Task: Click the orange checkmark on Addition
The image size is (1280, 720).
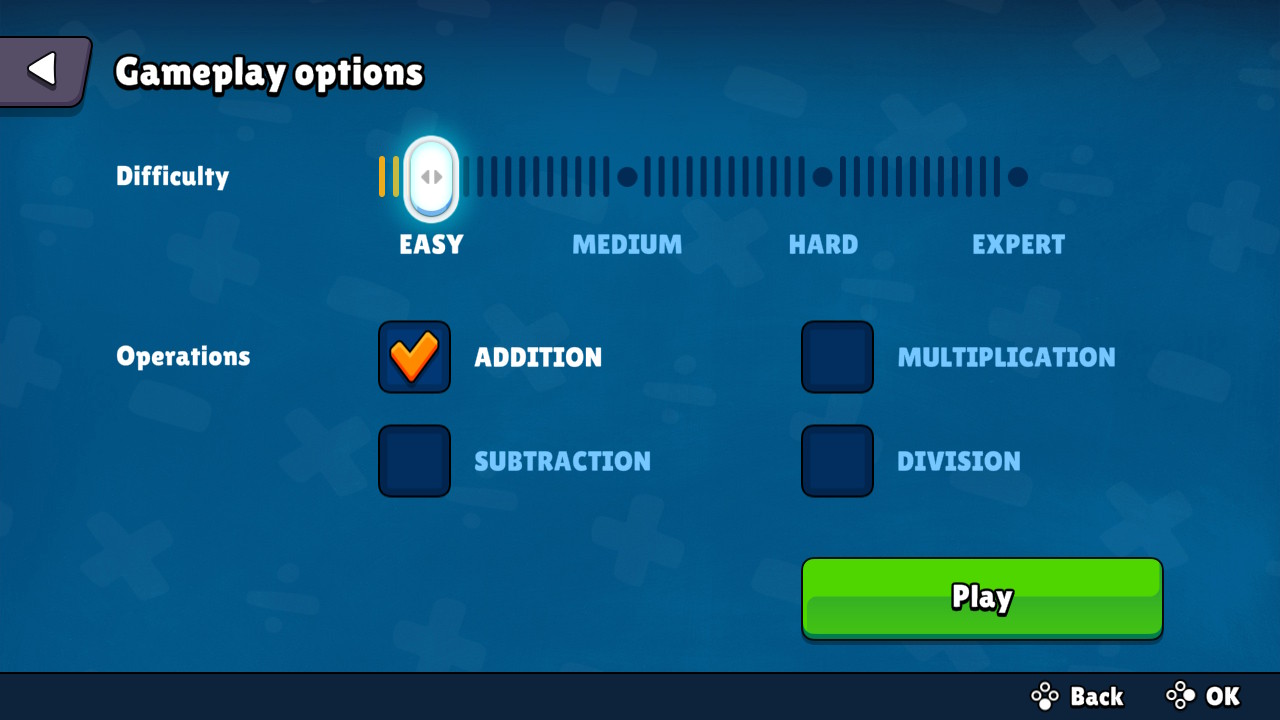Action: click(414, 357)
